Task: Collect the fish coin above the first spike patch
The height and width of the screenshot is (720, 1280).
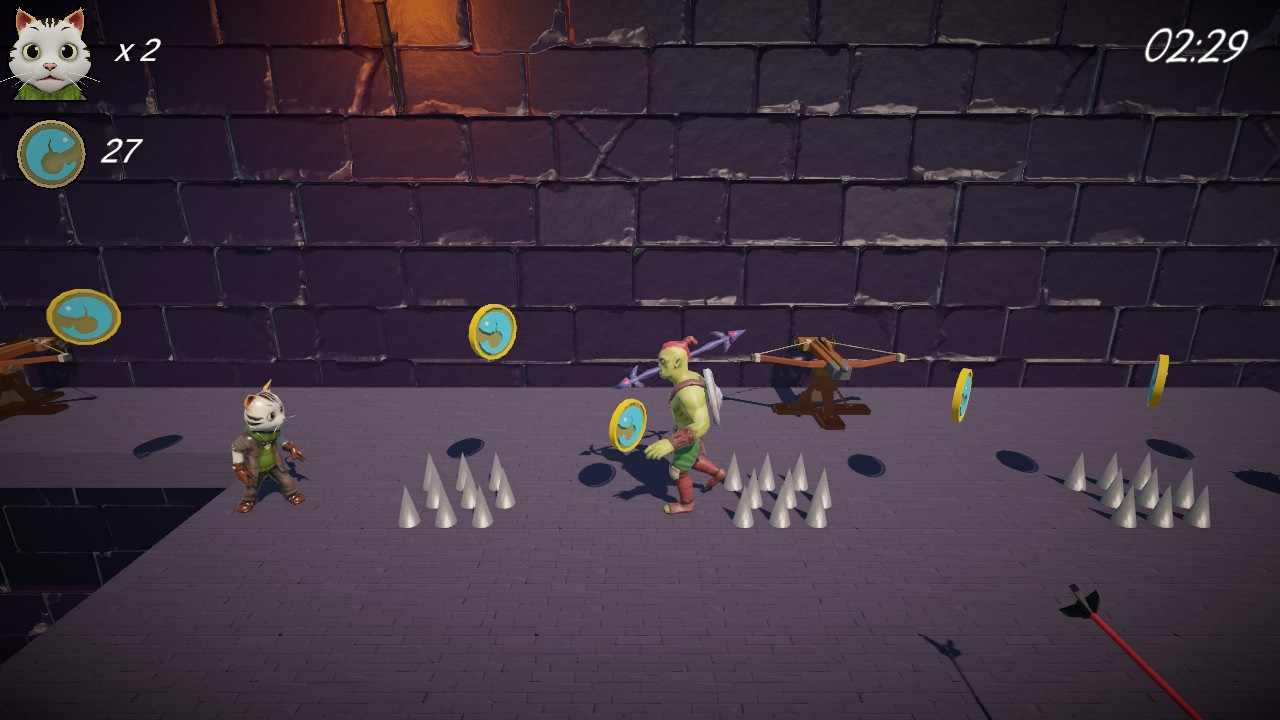Action: (492, 330)
